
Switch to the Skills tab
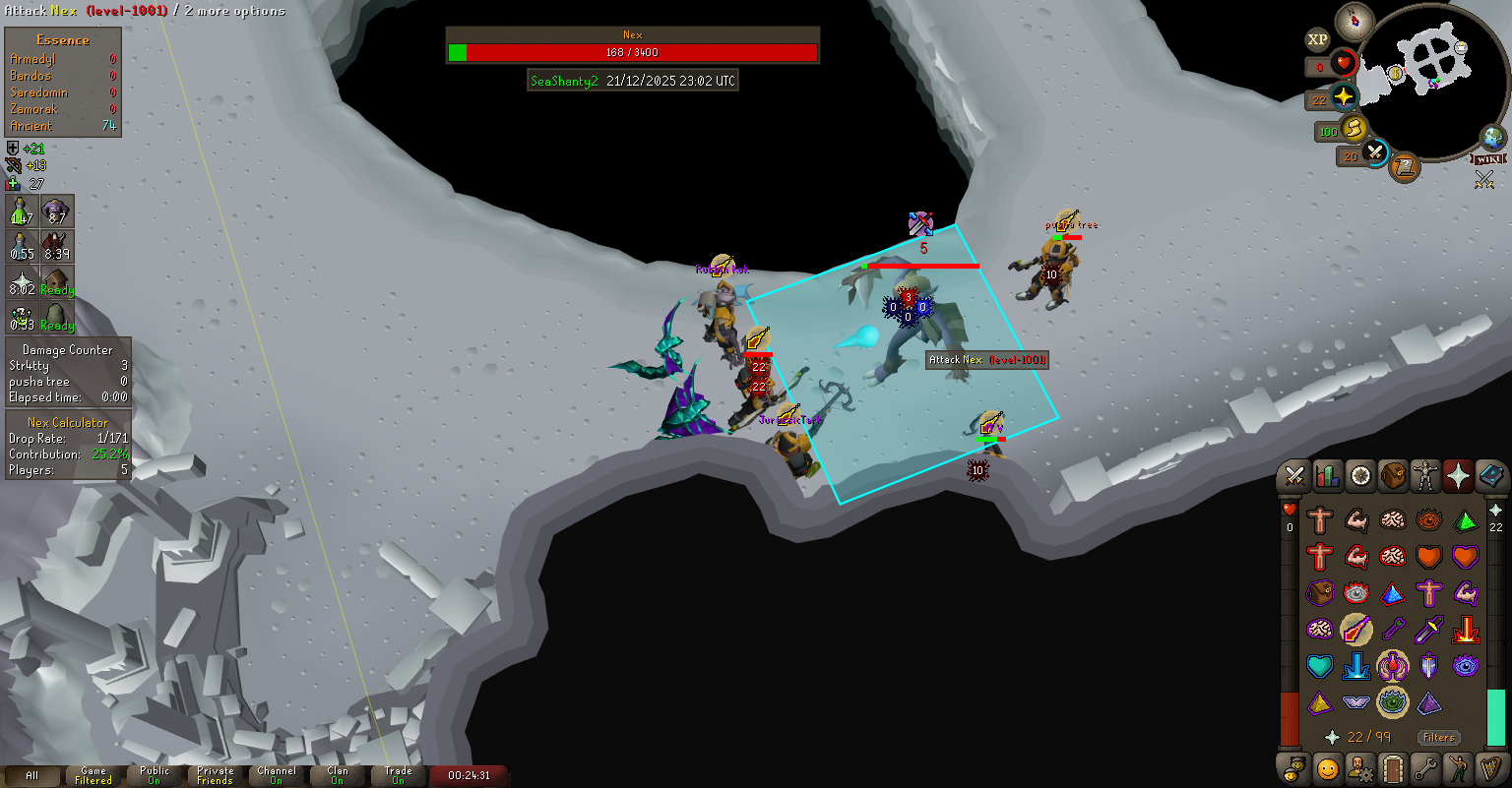[1328, 476]
